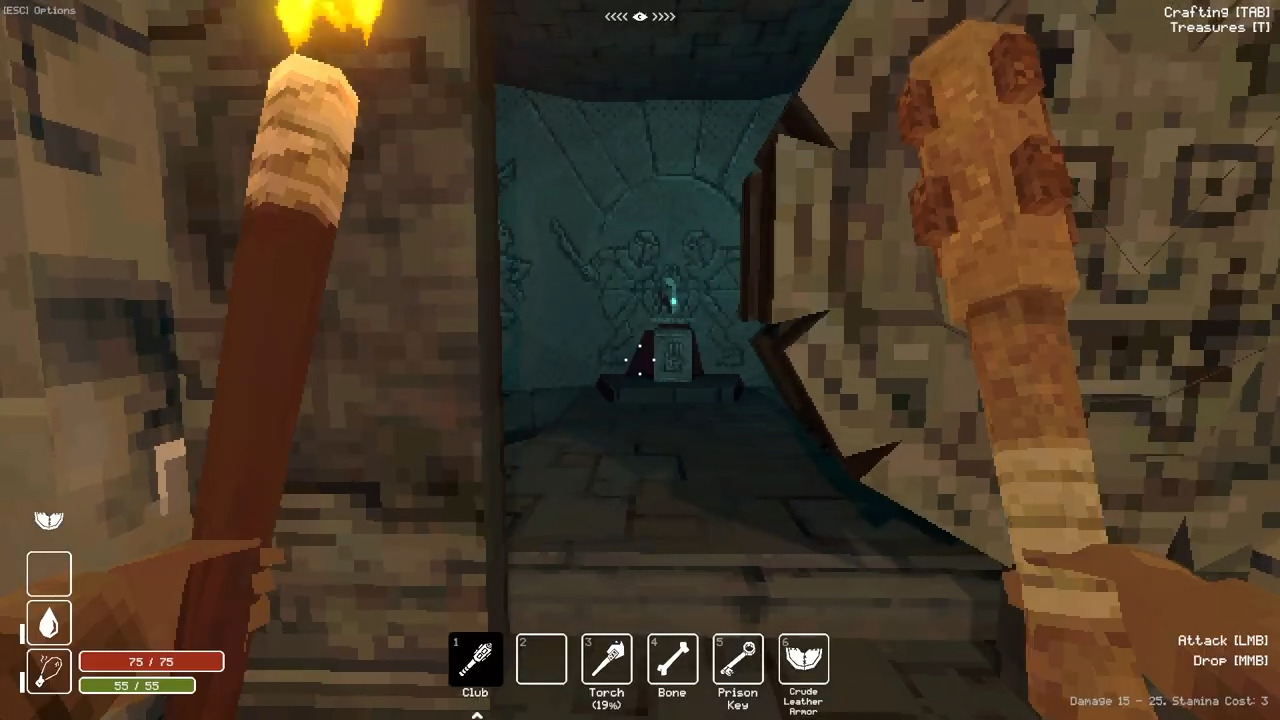Select the Torch (19%) in the hotbar
Viewport: 1280px width, 720px height.
pyautogui.click(x=606, y=658)
